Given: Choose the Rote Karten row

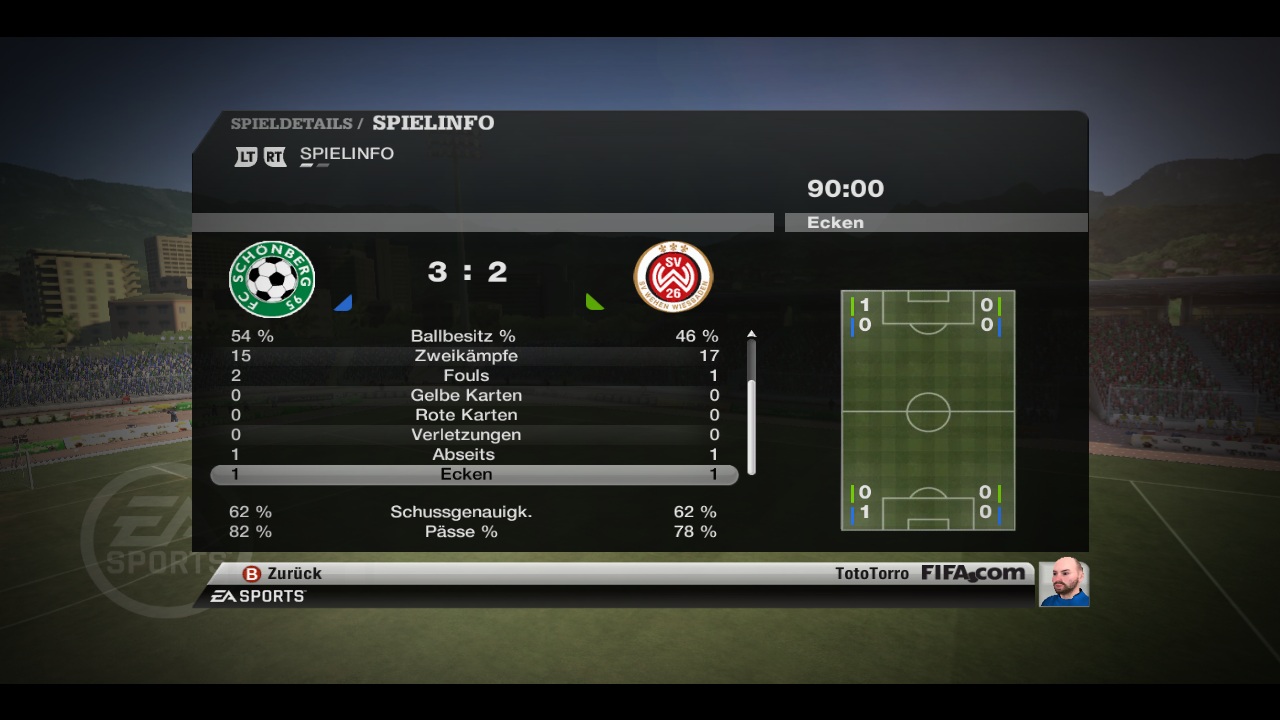Looking at the screenshot, I should [x=474, y=415].
